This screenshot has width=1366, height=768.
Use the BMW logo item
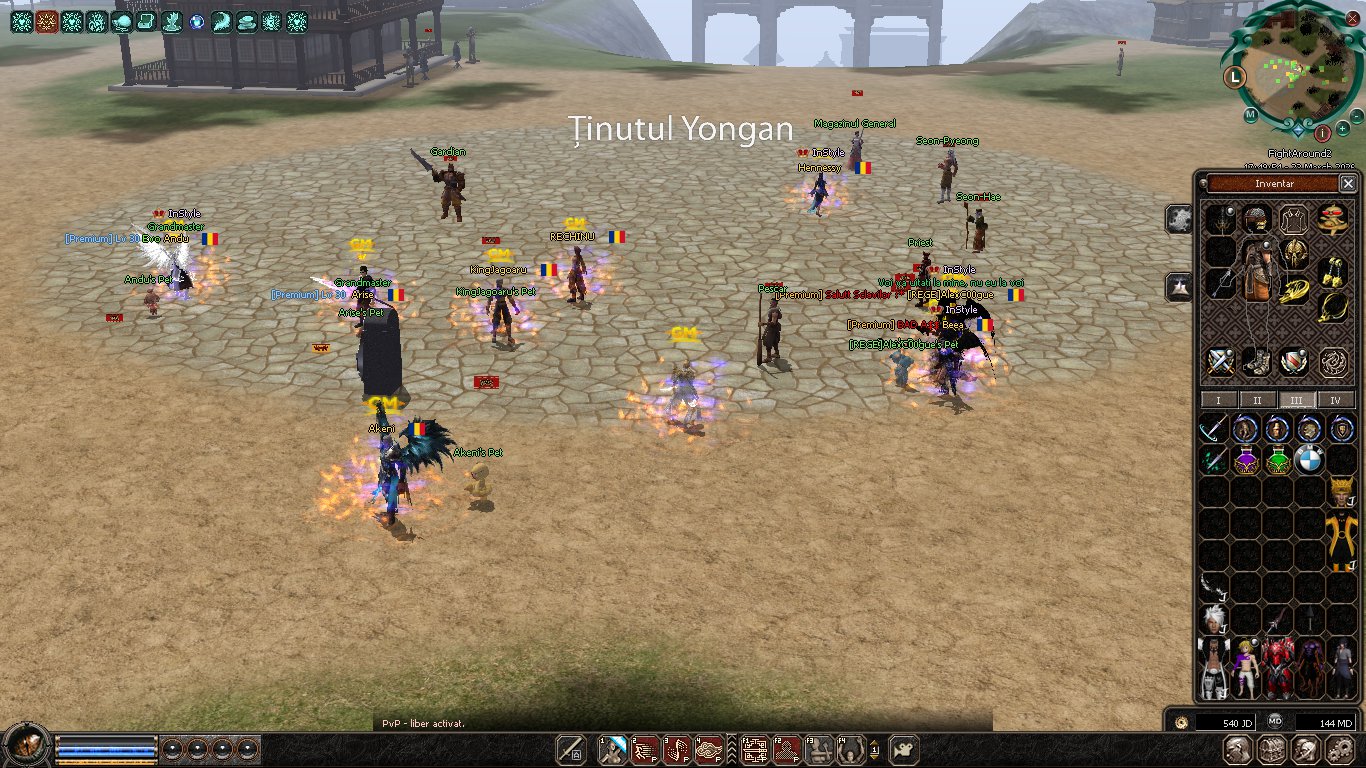[1309, 461]
